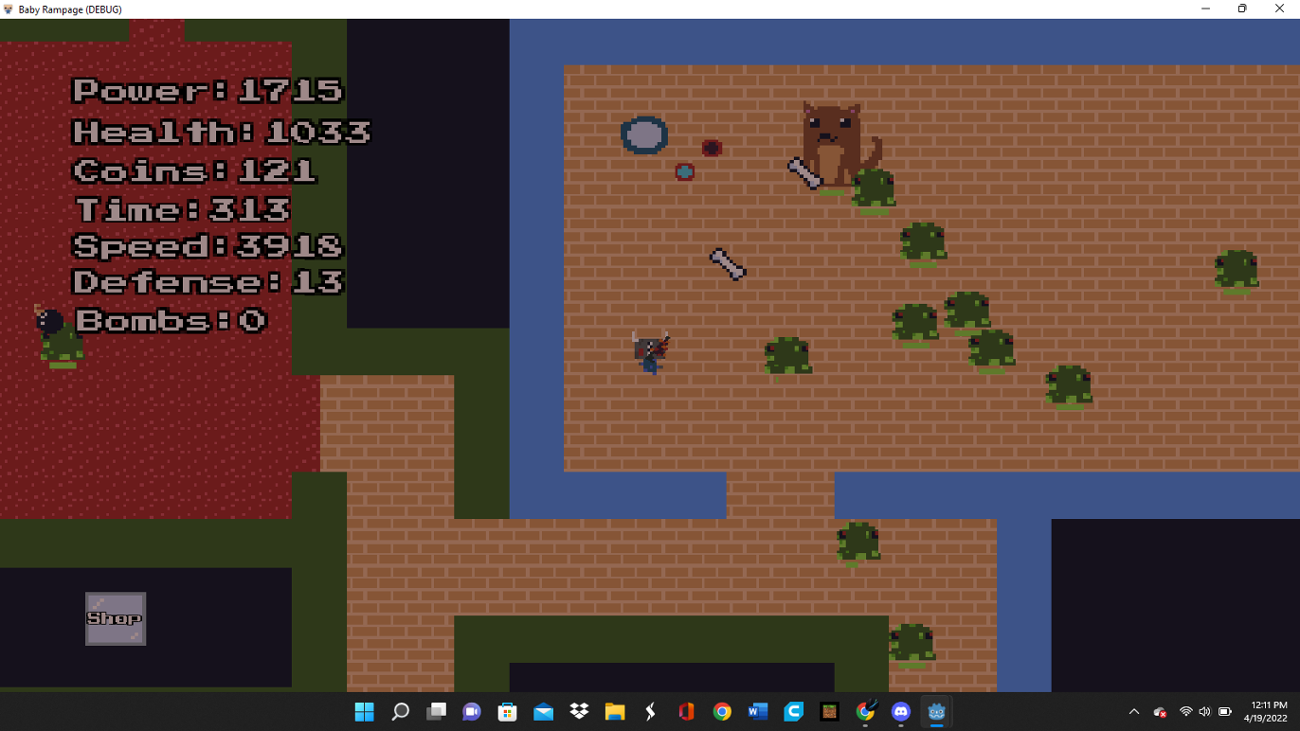
Task: Click the Godot engine icon in the taskbar
Action: tap(937, 712)
